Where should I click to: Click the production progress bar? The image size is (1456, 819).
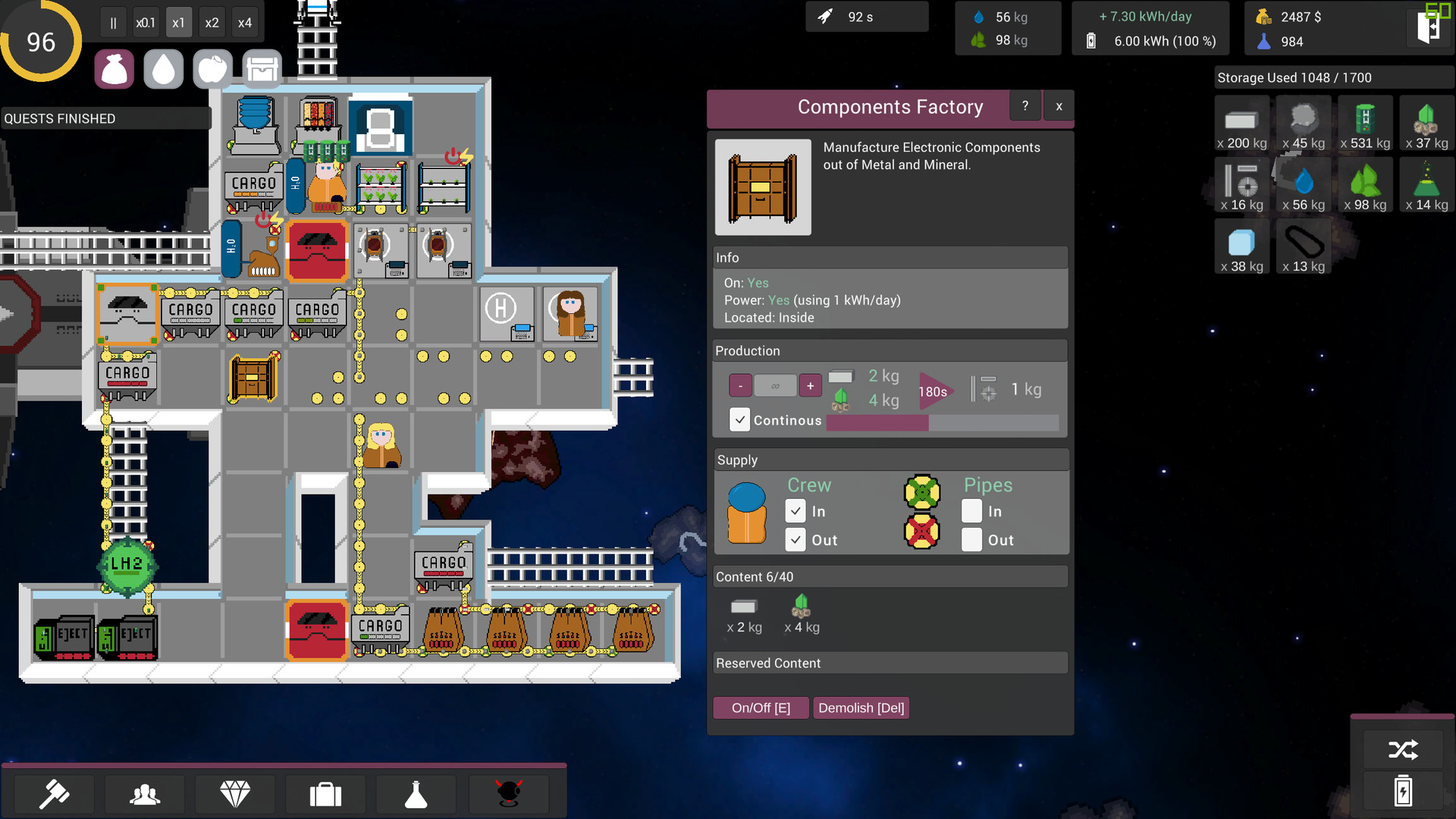point(940,423)
